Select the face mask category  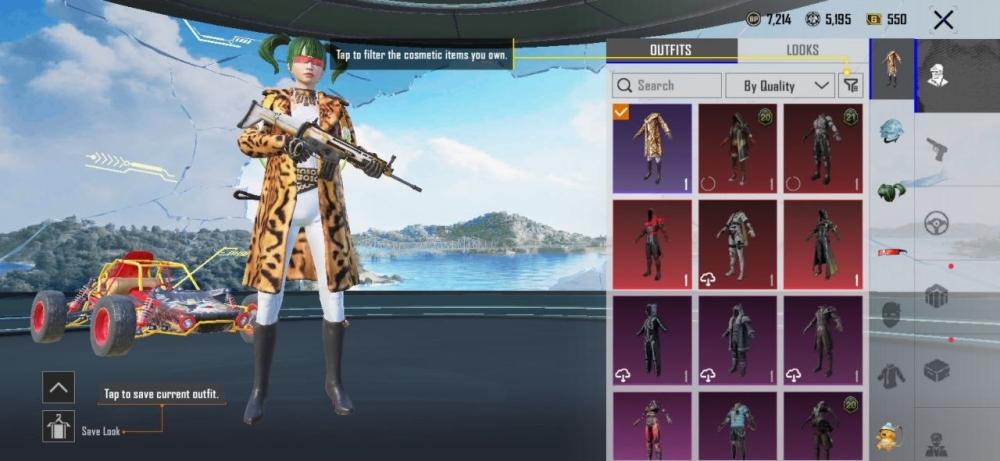891,314
